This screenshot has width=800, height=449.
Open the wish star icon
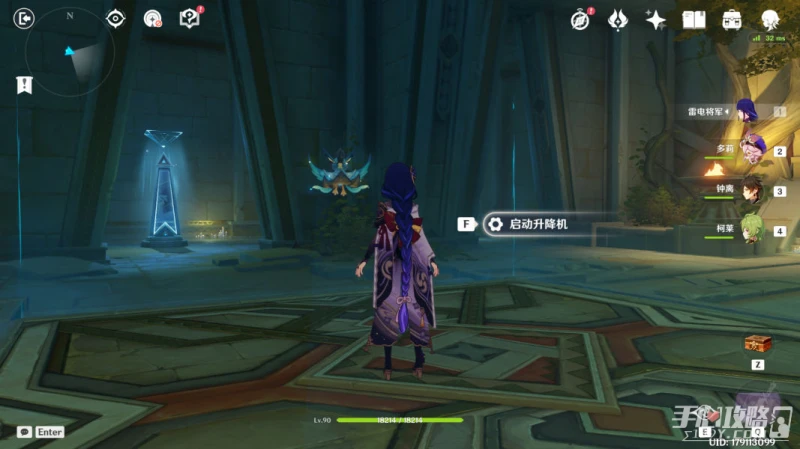656,19
